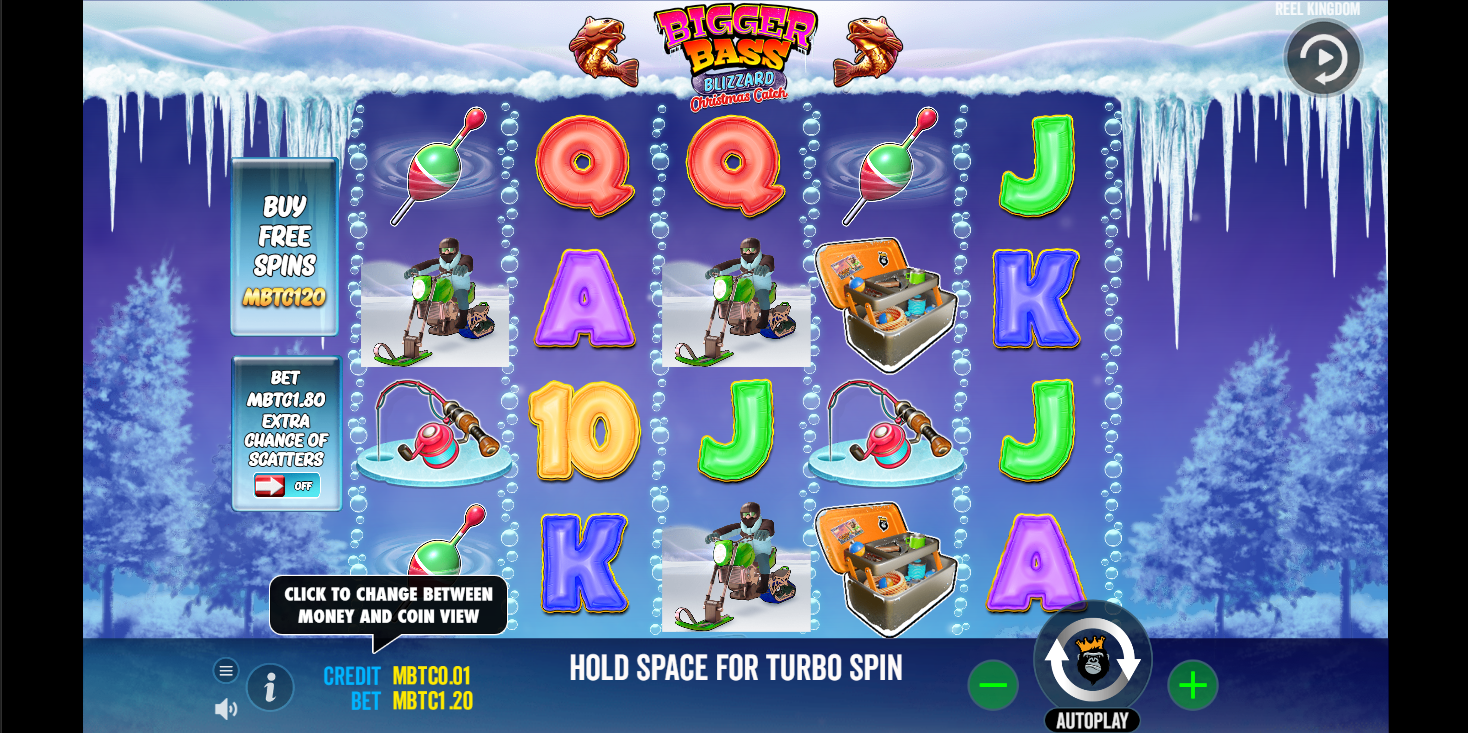Dismiss the money and coin view tooltip
This screenshot has width=1468, height=733.
tap(388, 604)
